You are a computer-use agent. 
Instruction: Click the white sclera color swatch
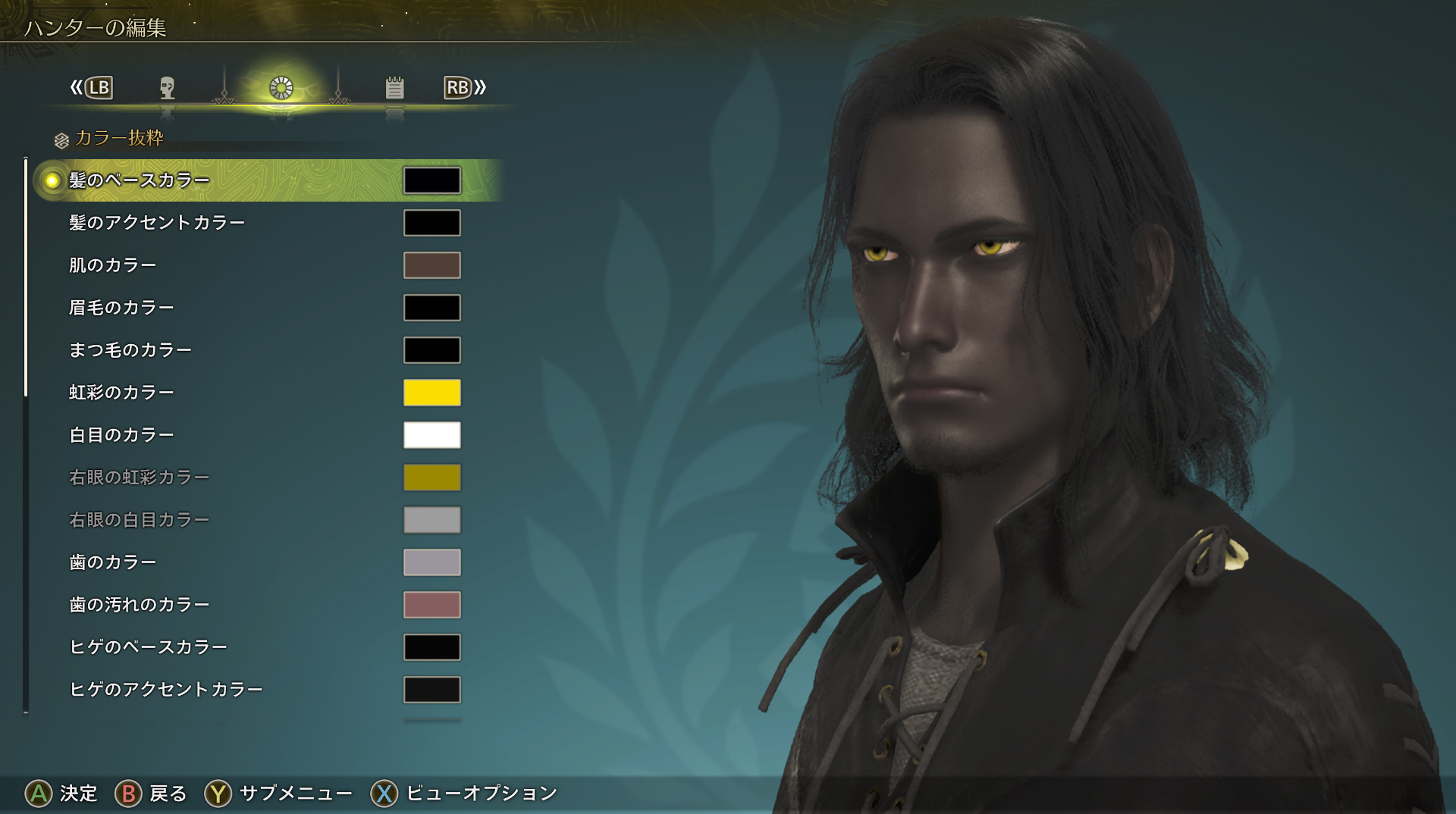pyautogui.click(x=431, y=435)
